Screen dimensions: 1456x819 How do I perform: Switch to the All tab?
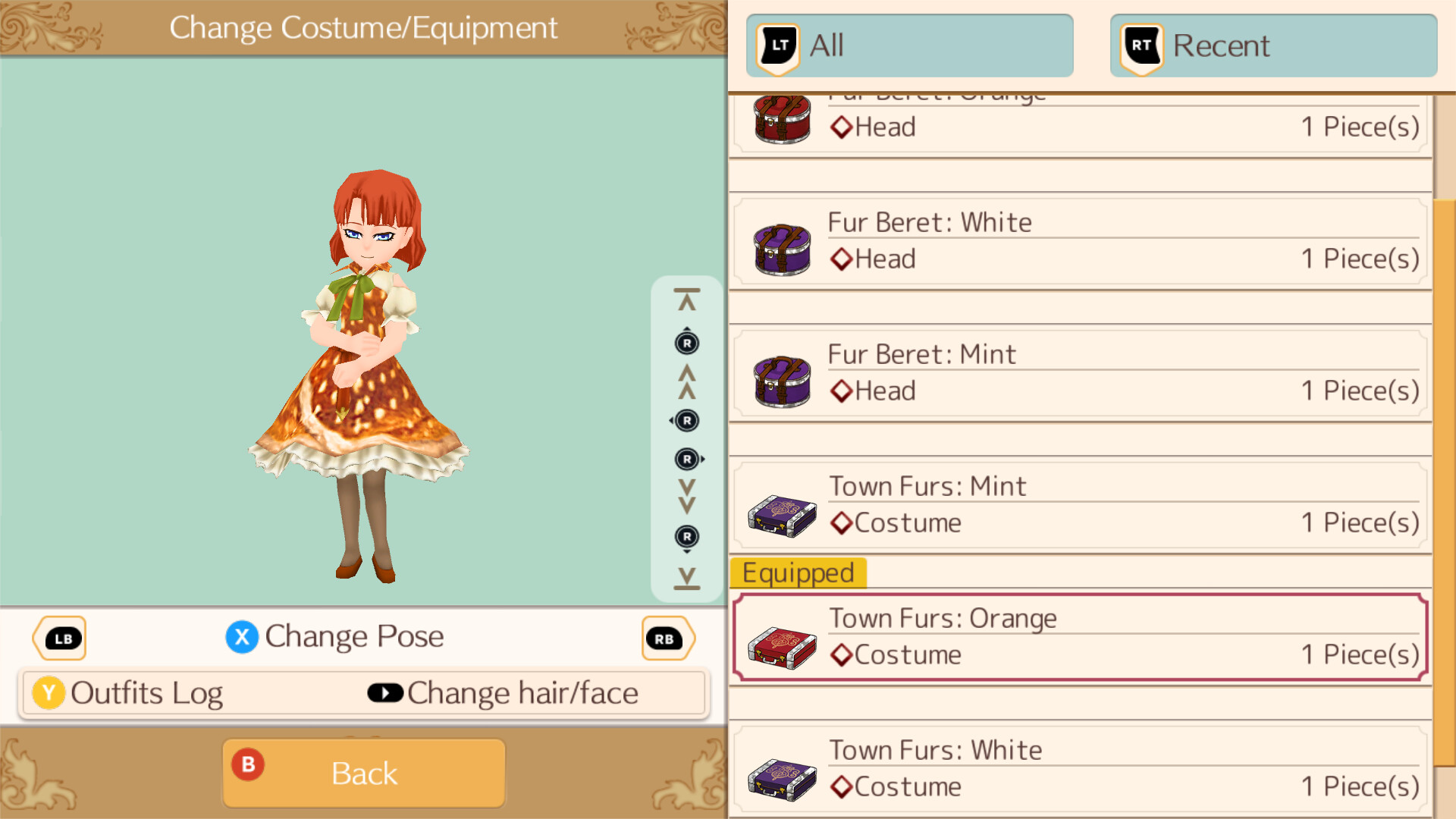[x=908, y=45]
